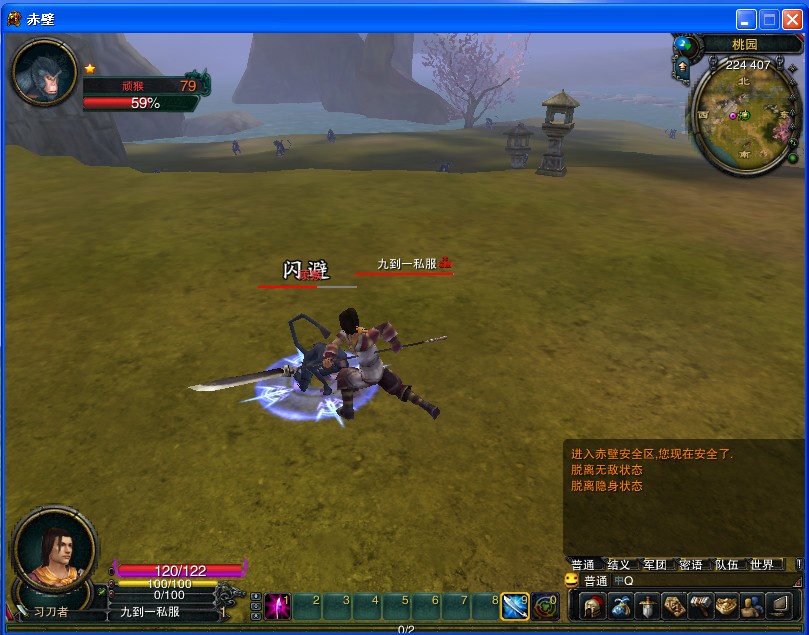Select the monkey target portrait
The height and width of the screenshot is (635, 809).
click(x=44, y=72)
